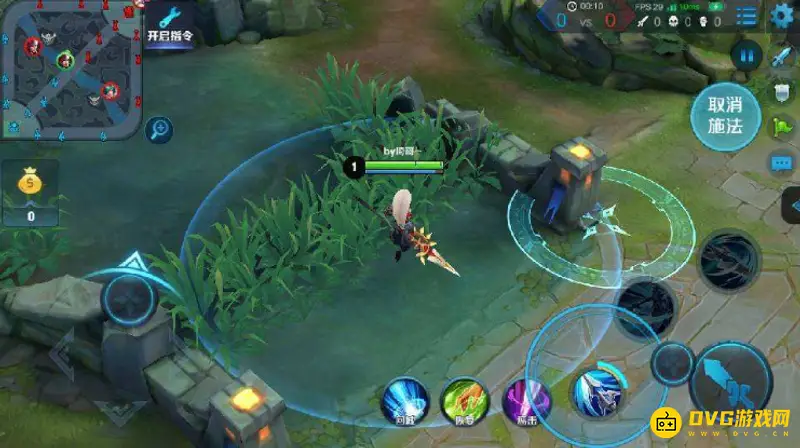Image resolution: width=800 pixels, height=448 pixels.
Task: Pause the match with the pause button
Action: pyautogui.click(x=746, y=54)
